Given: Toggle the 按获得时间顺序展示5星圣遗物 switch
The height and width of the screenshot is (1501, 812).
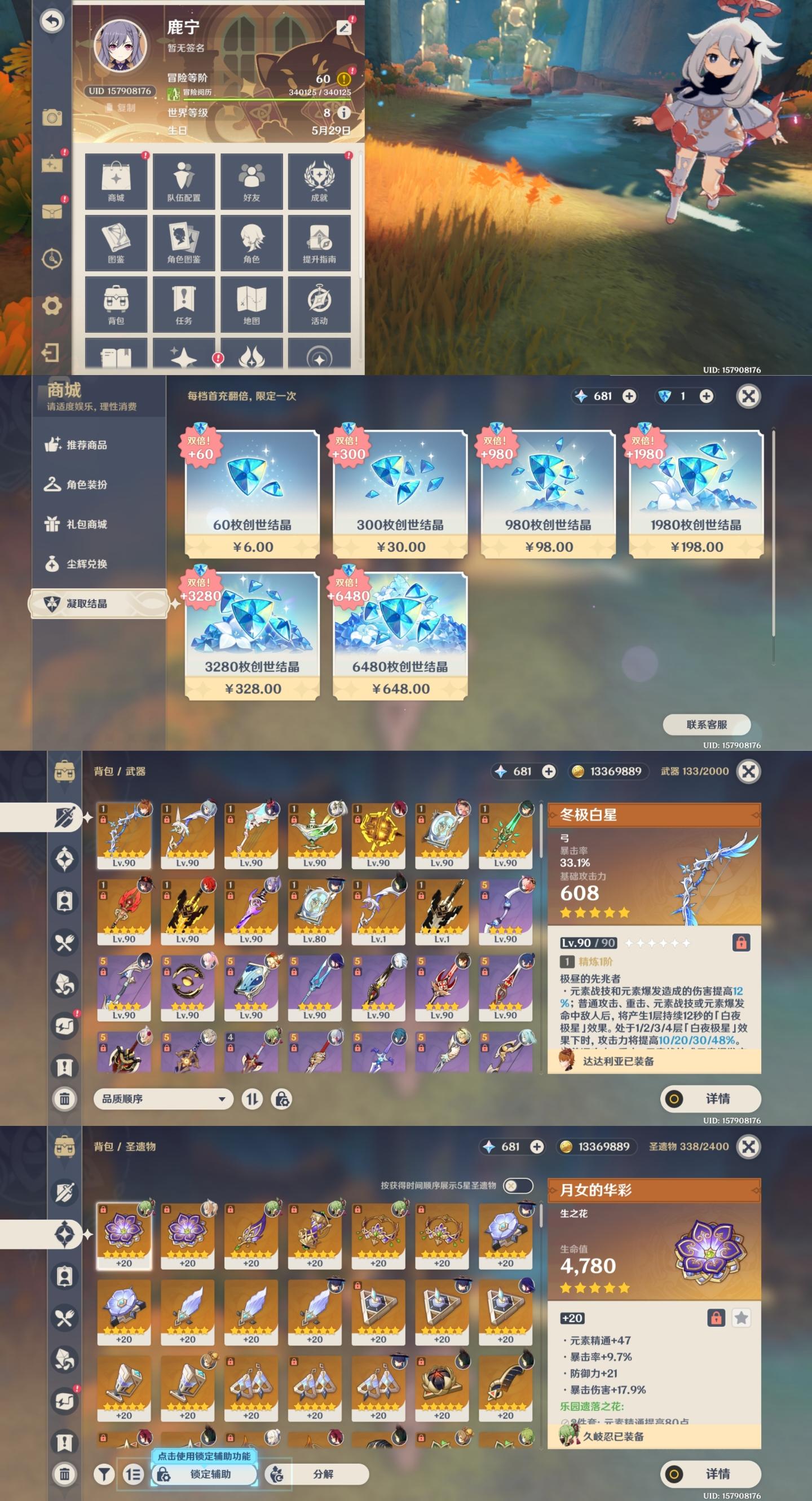Looking at the screenshot, I should [x=518, y=1186].
